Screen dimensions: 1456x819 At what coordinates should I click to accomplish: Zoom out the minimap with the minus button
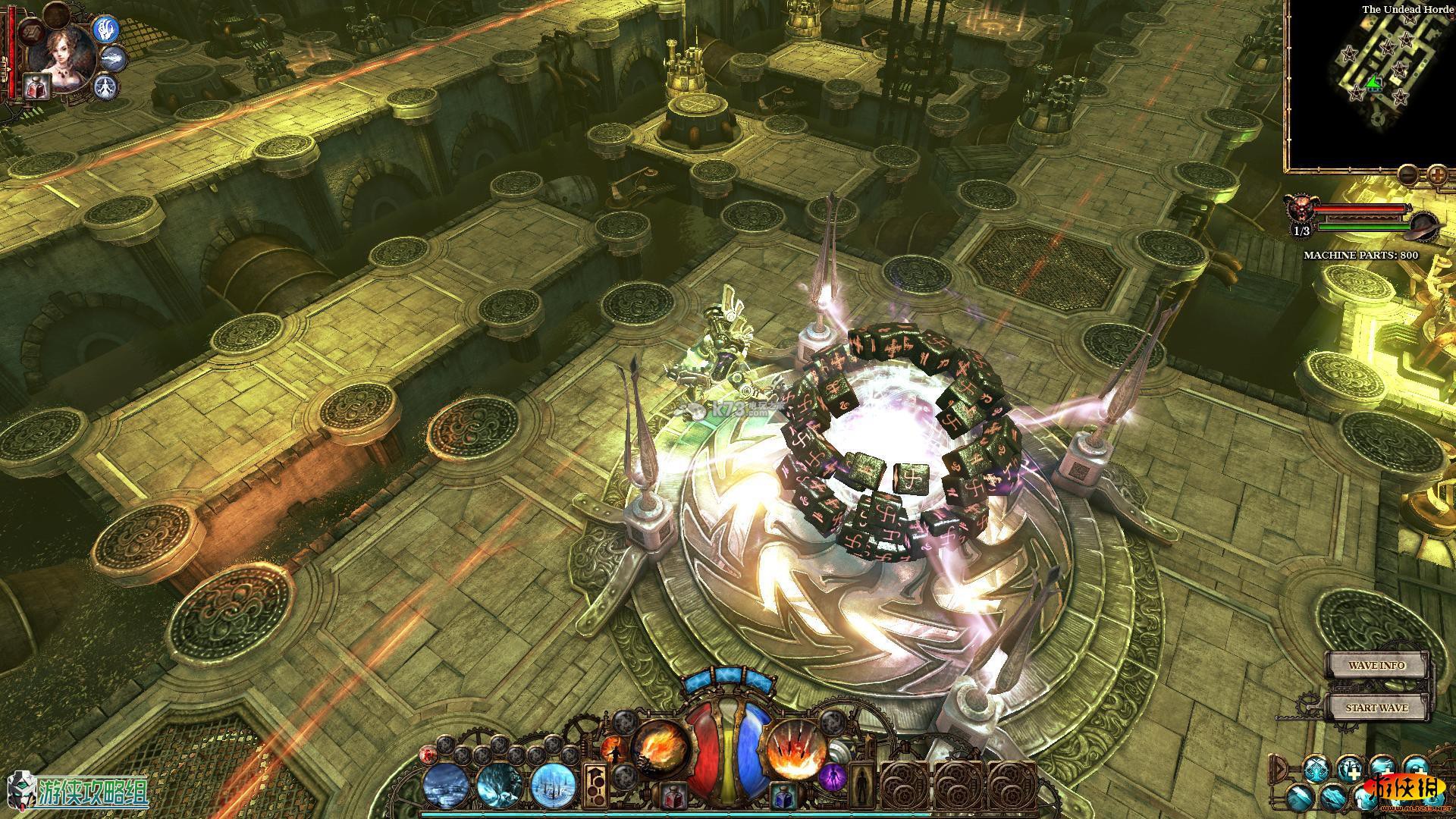1408,174
